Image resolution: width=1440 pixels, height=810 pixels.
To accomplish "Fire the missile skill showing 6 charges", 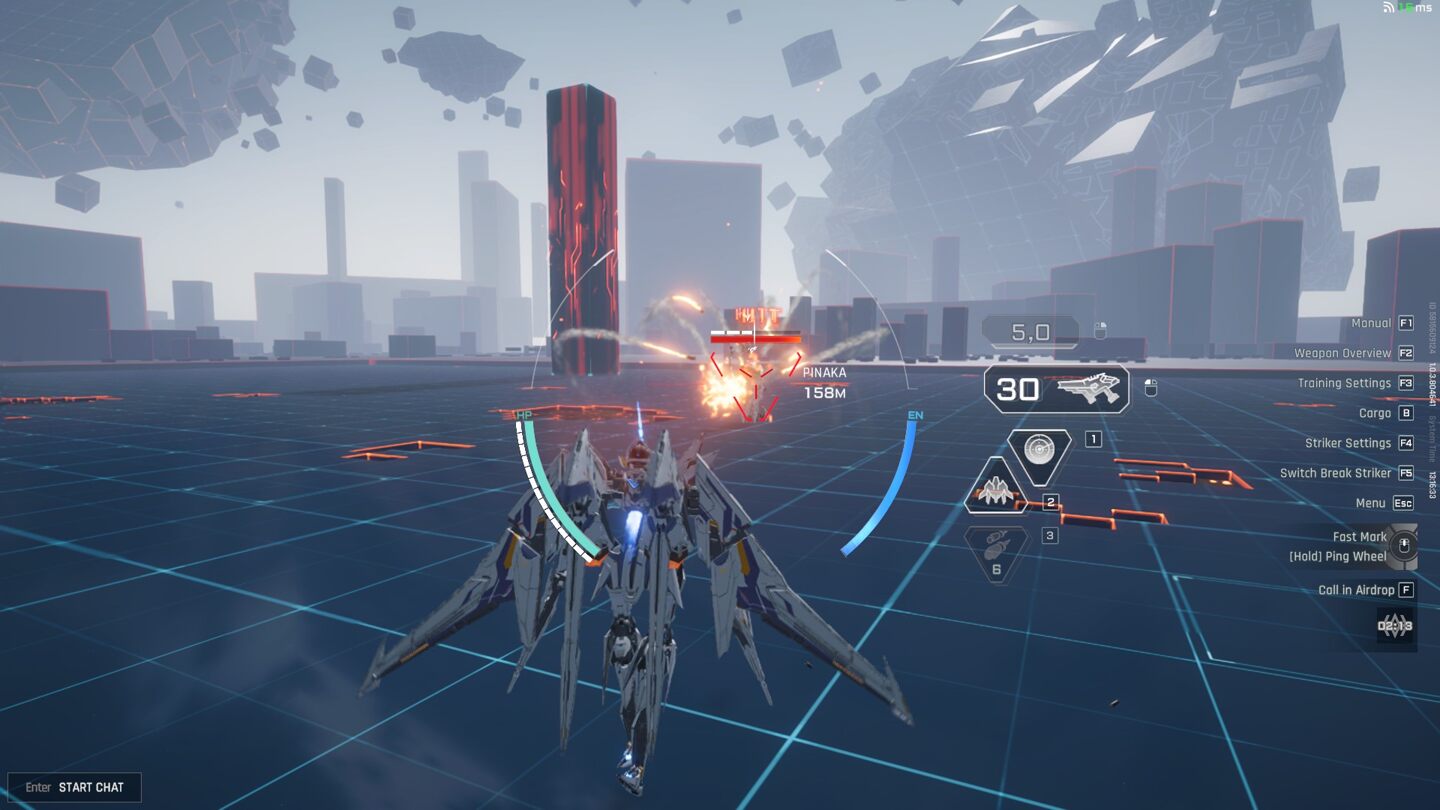I will 996,553.
